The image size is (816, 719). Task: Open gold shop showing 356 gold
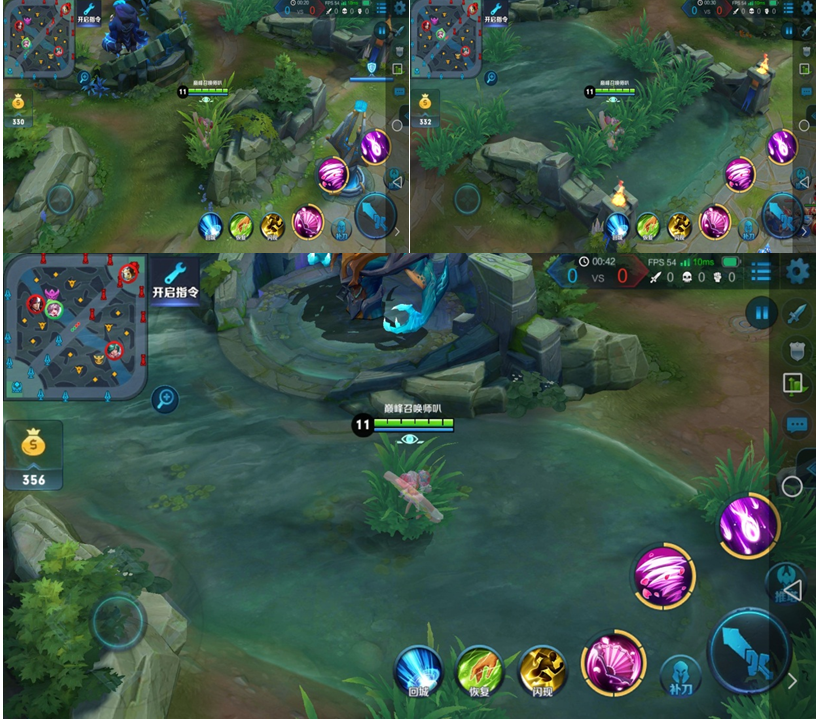point(33,454)
